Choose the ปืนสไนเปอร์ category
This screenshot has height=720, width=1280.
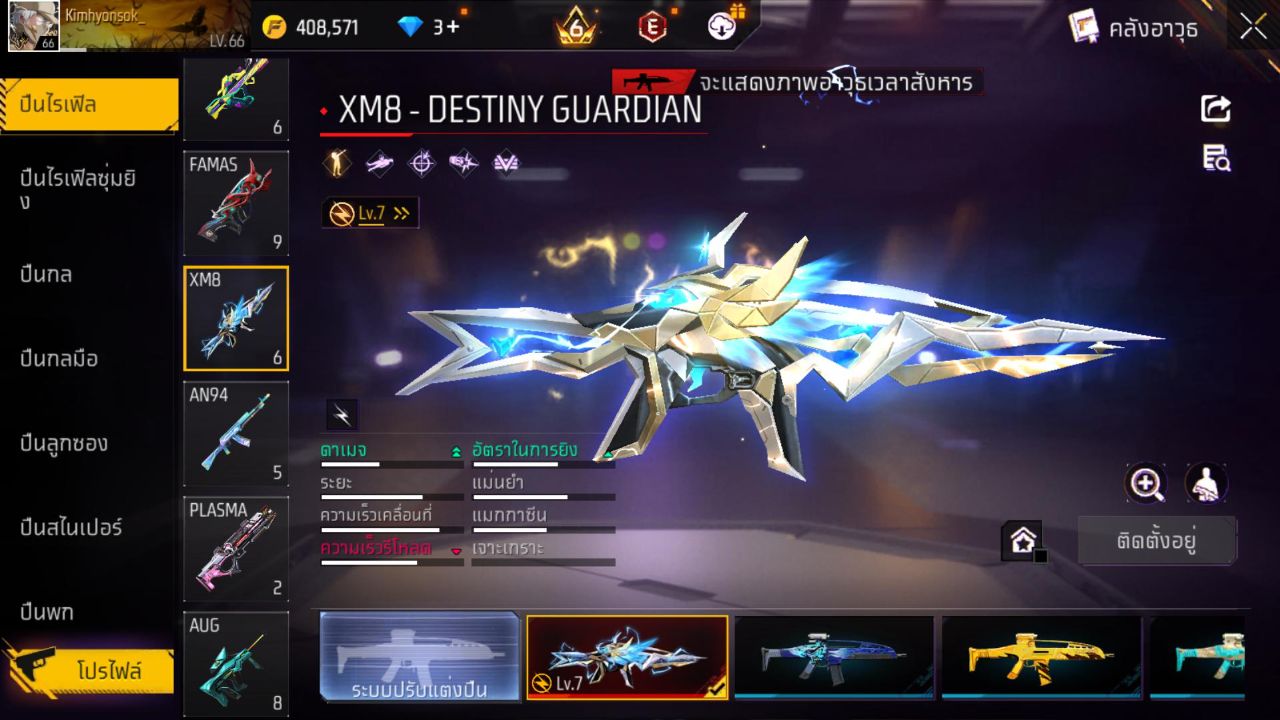[71, 527]
